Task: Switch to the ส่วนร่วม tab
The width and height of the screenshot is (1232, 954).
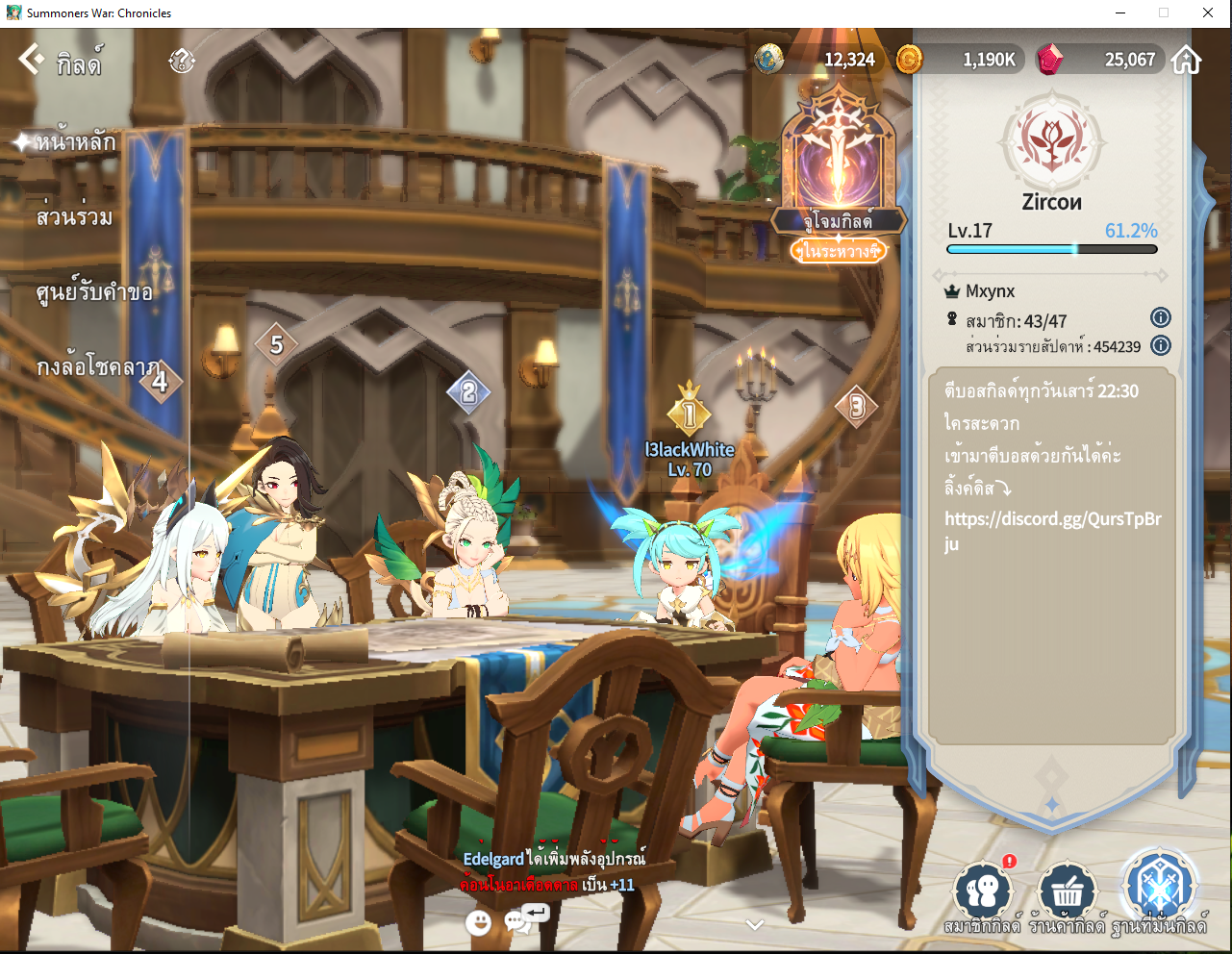Action: [74, 217]
